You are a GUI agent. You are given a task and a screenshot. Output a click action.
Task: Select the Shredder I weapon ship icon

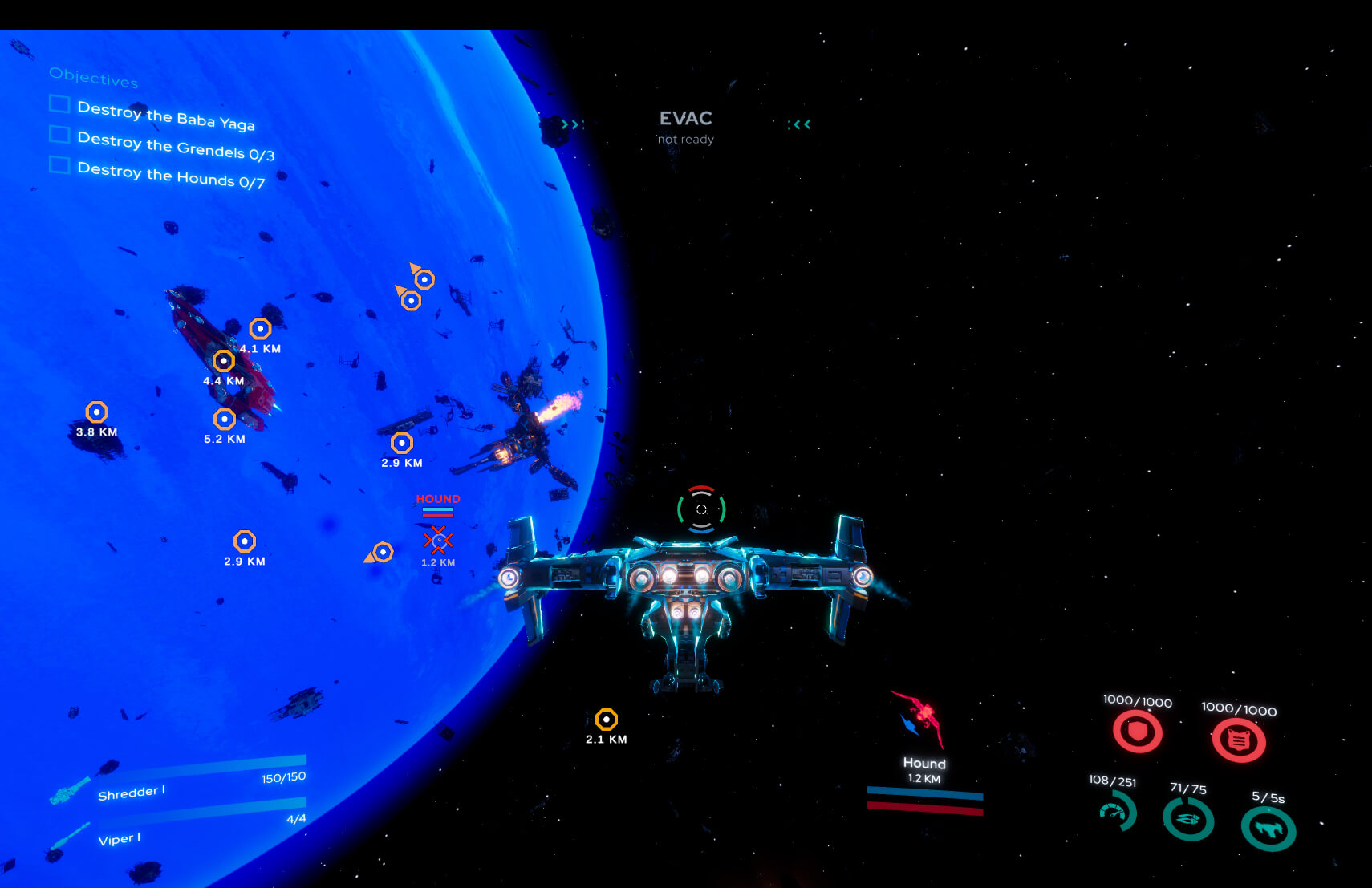tap(71, 792)
